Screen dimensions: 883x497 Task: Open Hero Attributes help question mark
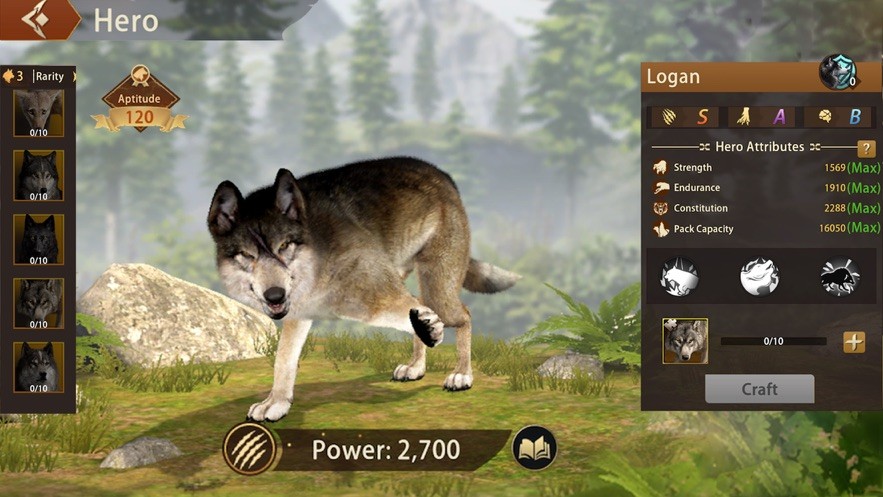pos(866,148)
